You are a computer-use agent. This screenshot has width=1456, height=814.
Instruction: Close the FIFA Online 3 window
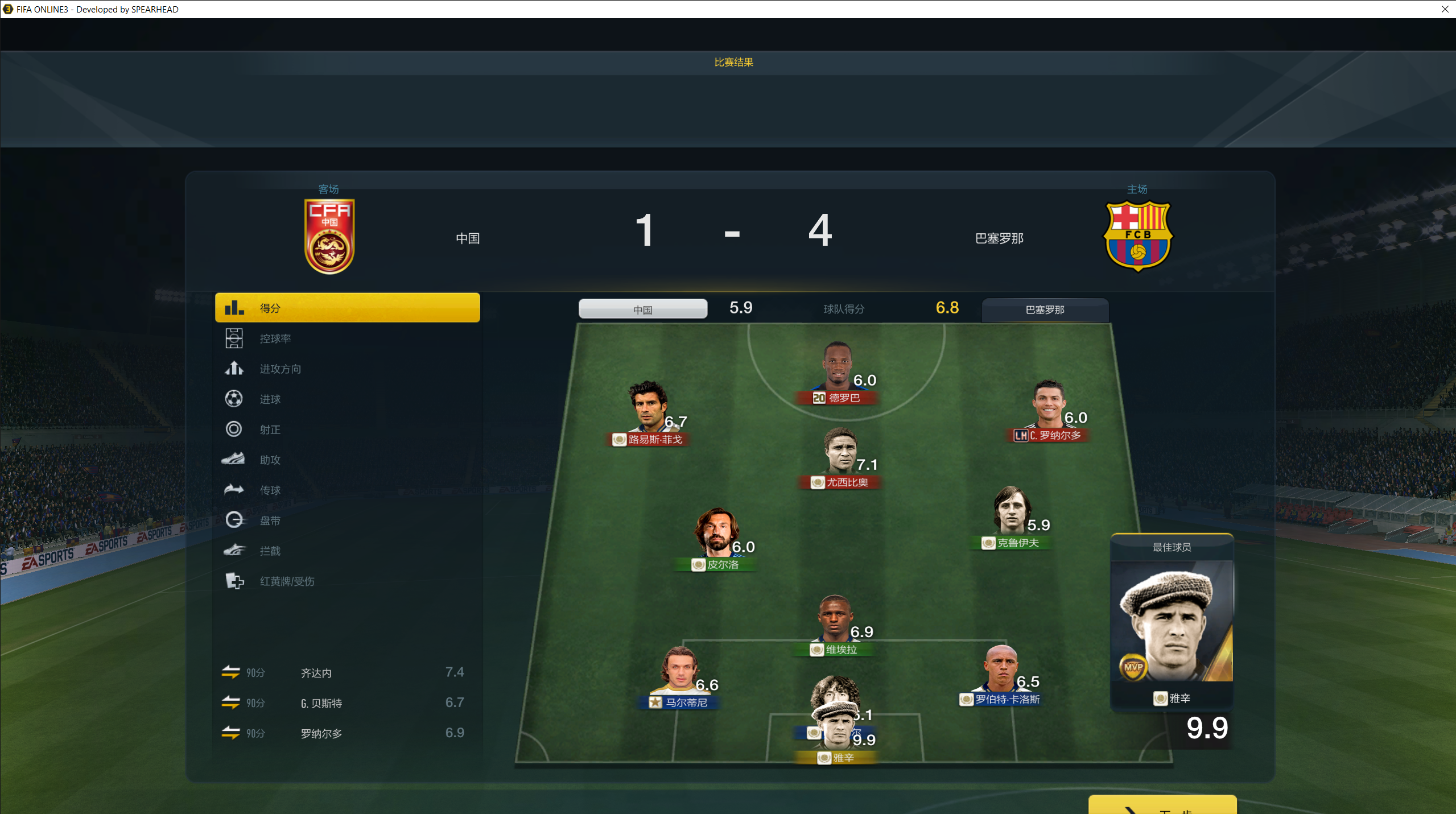[1445, 9]
